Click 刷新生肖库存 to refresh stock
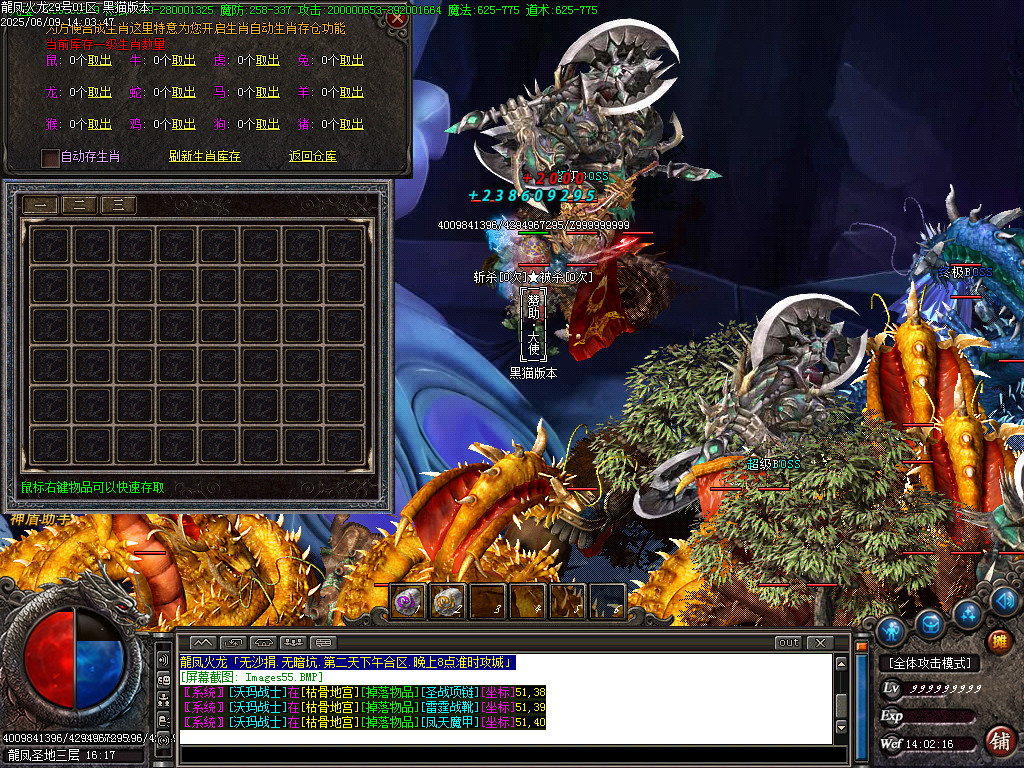The image size is (1024, 768). [205, 156]
